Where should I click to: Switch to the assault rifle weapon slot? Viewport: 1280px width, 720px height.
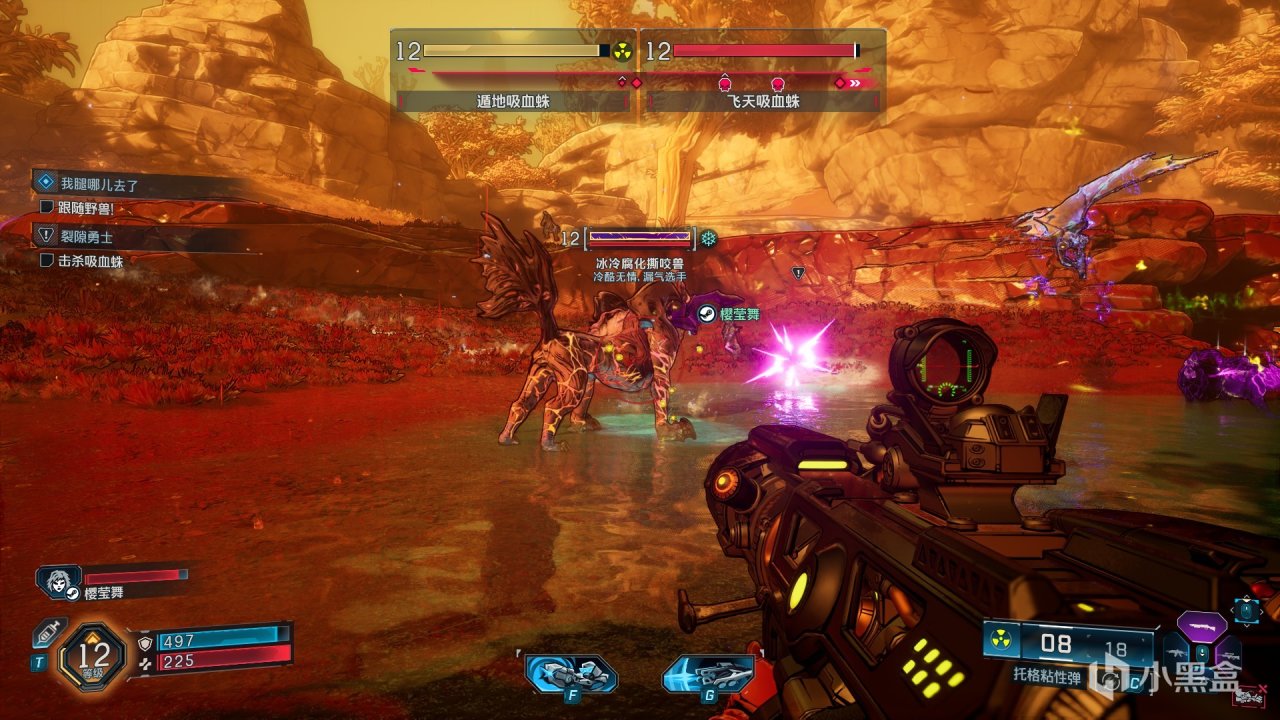point(1177,653)
